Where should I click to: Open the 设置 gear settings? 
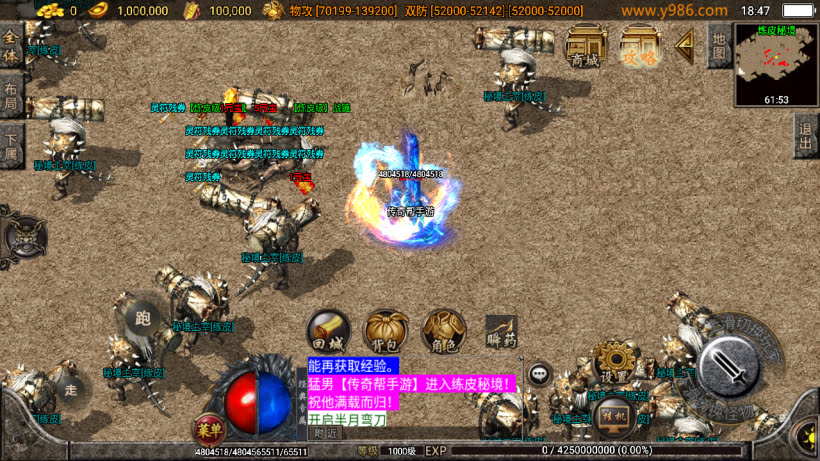(x=613, y=362)
